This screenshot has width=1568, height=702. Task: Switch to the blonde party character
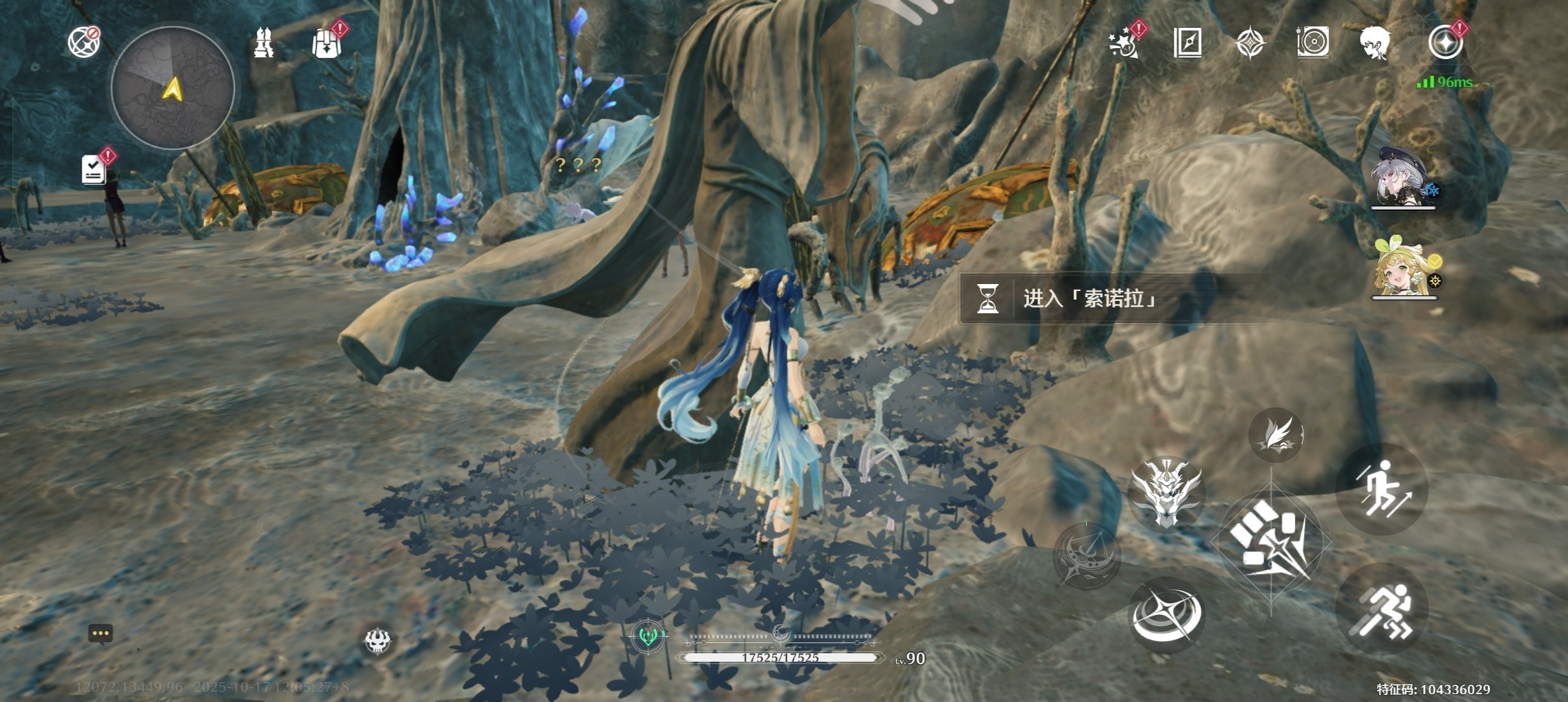1403,268
